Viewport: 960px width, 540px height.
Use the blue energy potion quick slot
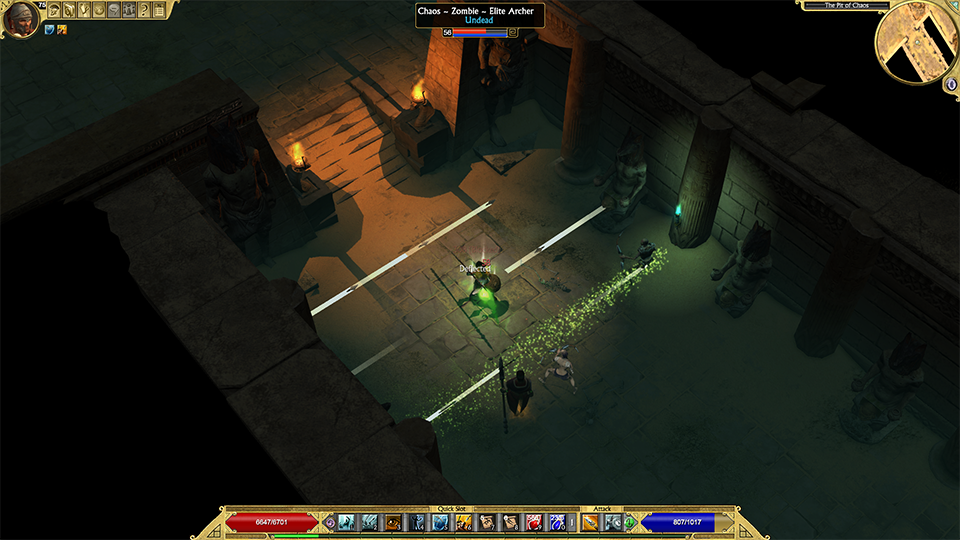(x=556, y=522)
